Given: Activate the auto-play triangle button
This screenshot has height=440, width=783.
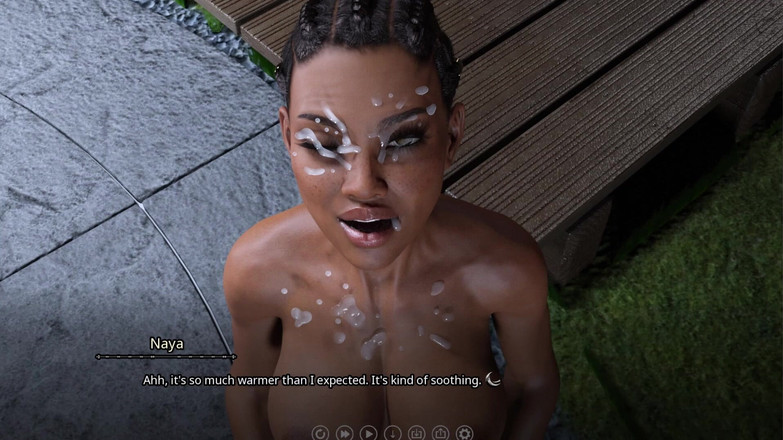Looking at the screenshot, I should pos(368,433).
